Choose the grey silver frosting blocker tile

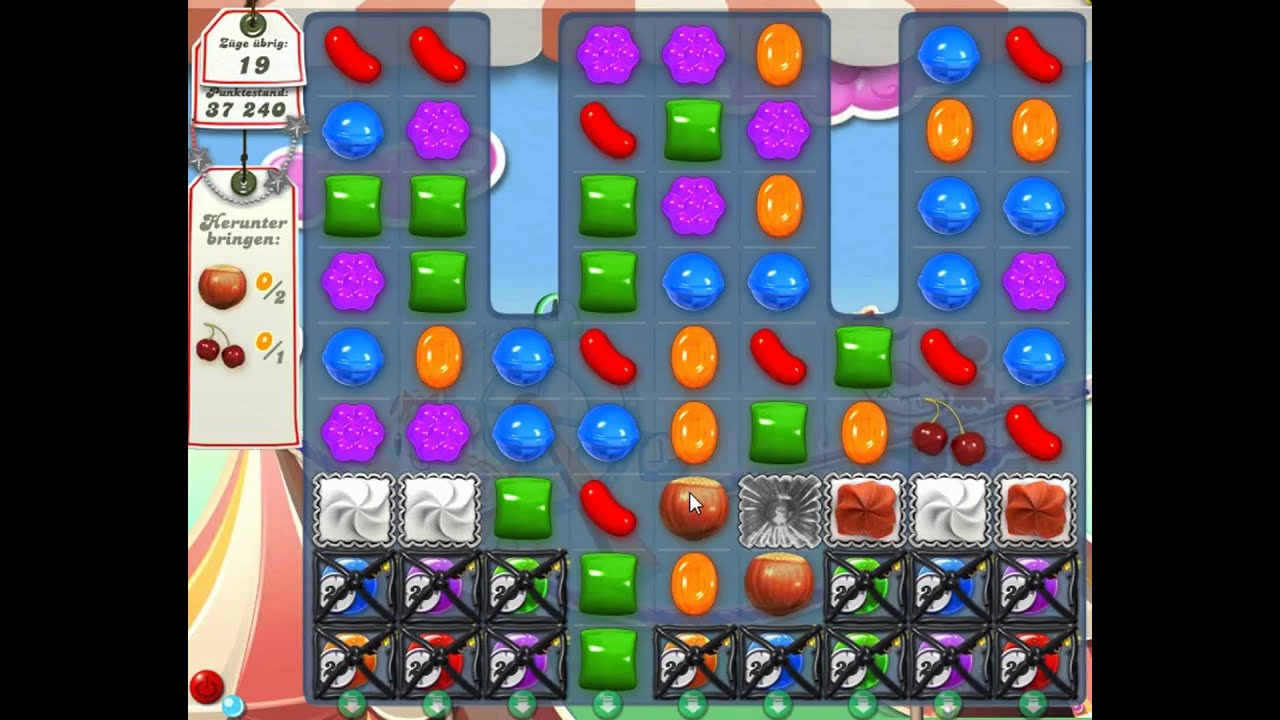tap(779, 510)
